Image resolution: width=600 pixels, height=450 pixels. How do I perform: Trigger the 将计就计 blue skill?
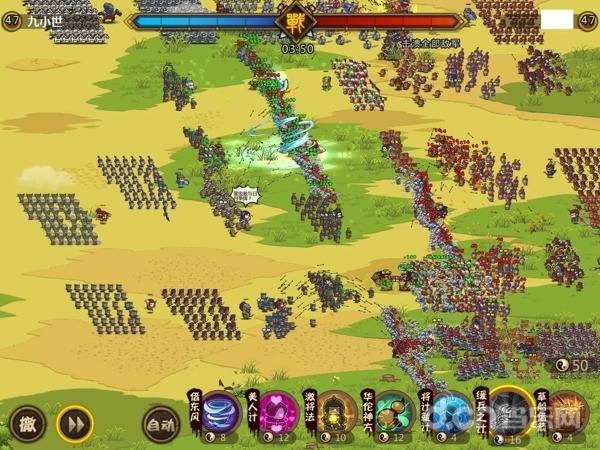coord(451,412)
